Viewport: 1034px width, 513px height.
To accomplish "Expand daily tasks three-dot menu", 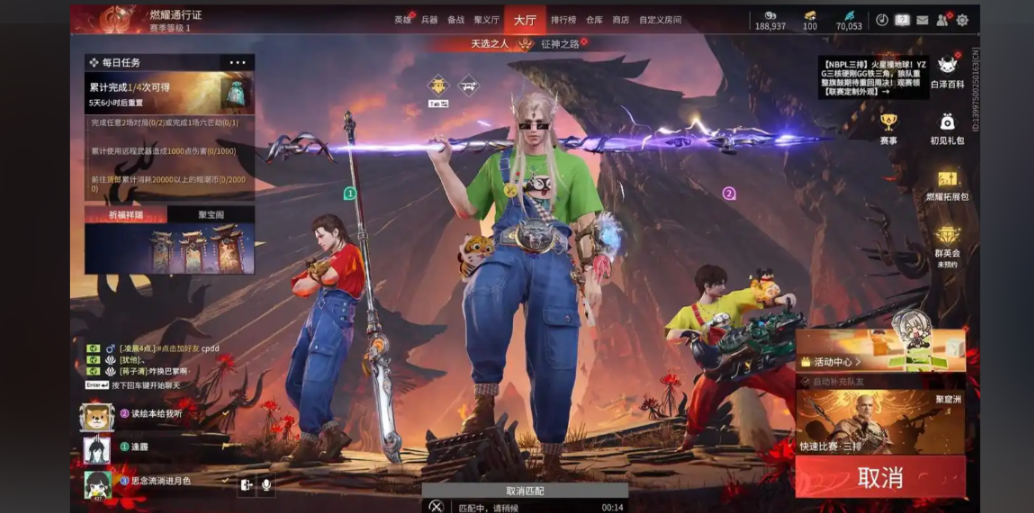I will [x=237, y=62].
